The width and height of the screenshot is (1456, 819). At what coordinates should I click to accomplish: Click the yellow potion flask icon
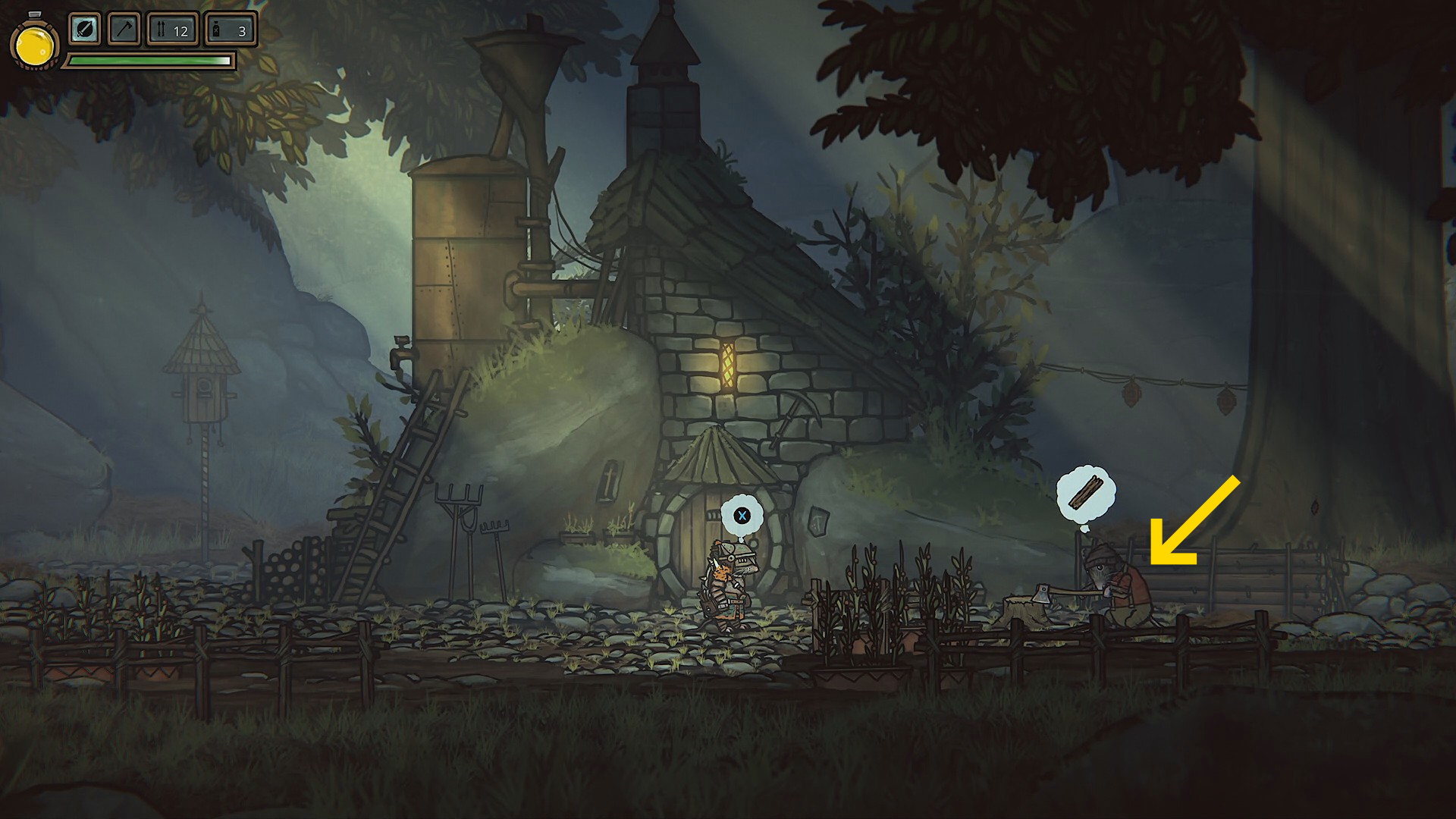(34, 45)
